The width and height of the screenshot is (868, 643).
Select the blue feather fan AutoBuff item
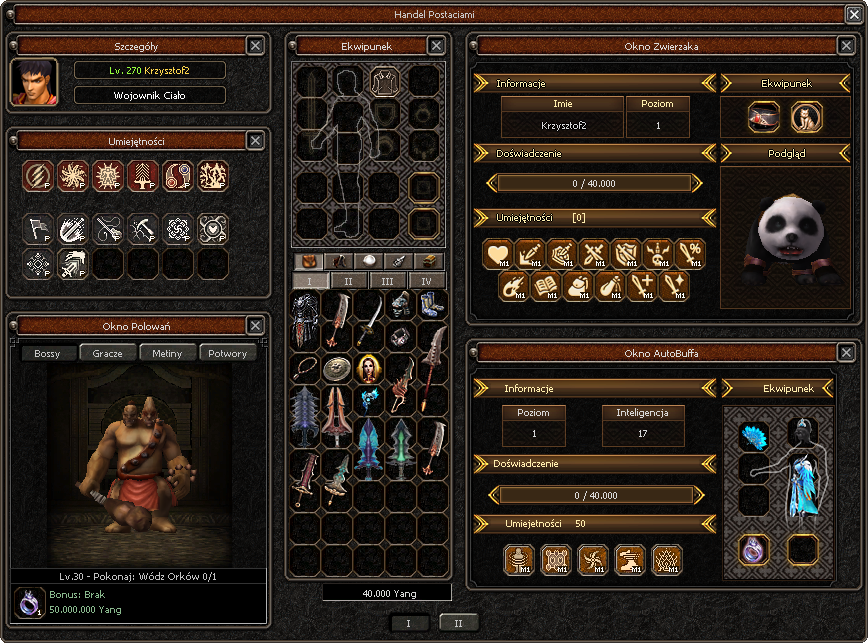(753, 436)
